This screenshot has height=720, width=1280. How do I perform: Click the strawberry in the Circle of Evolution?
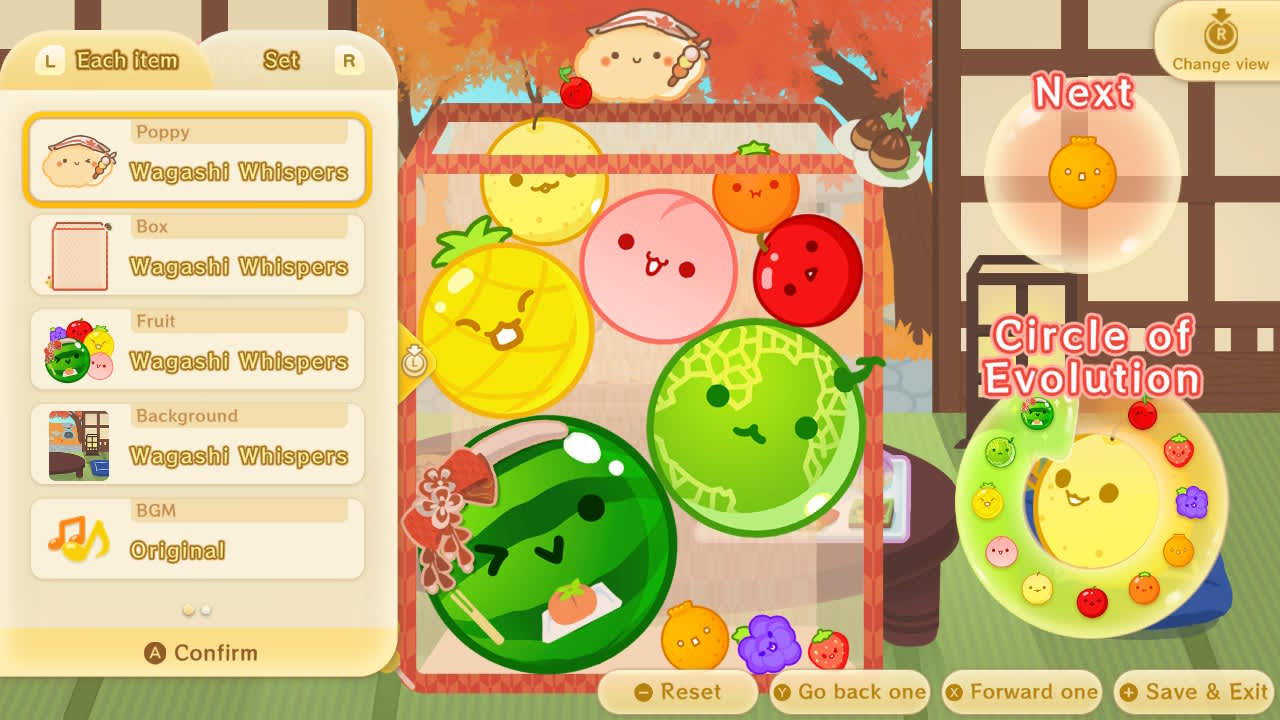[x=1177, y=450]
